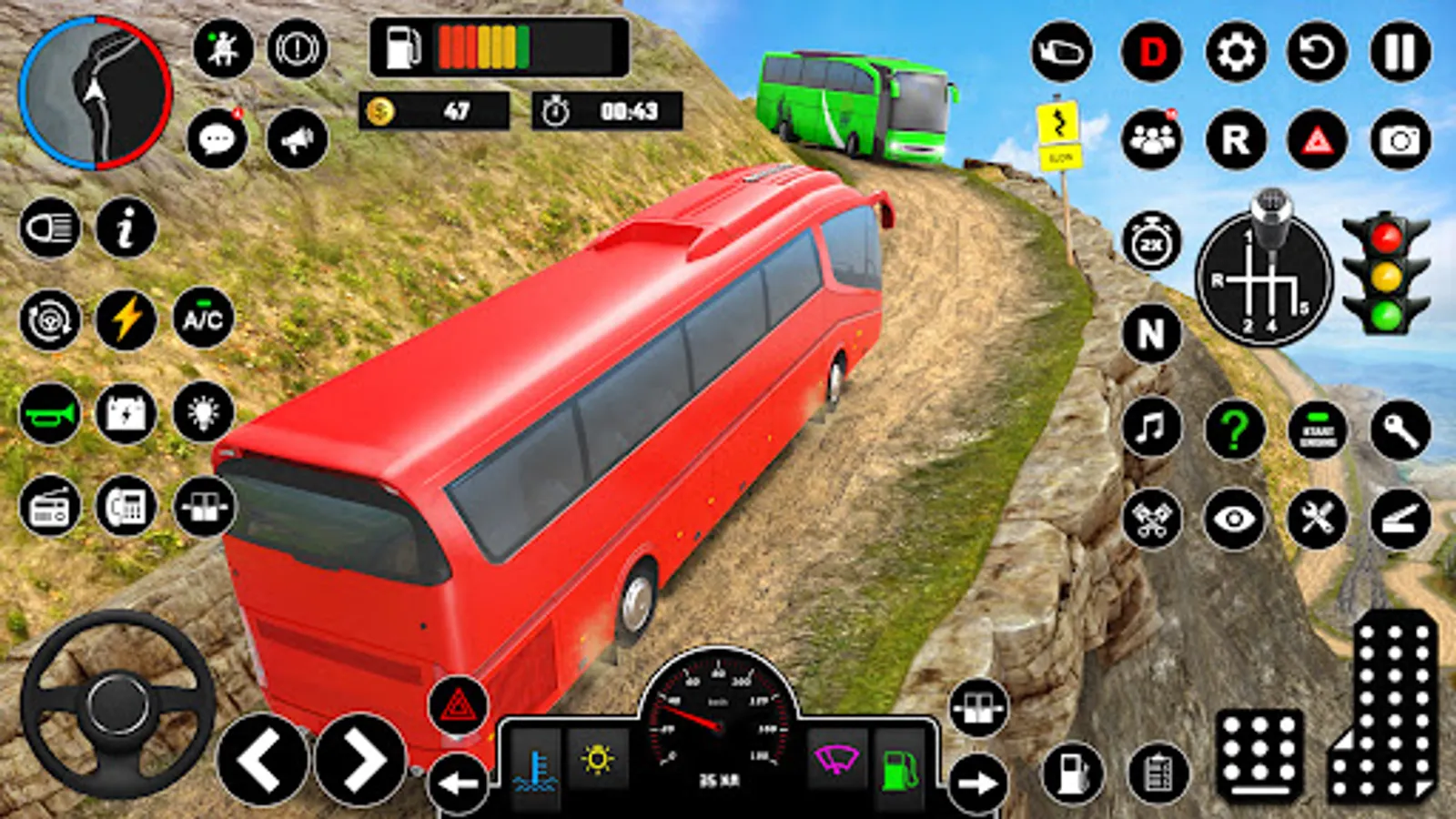Change camera view with eye icon
Screen dimensions: 1456x819
[x=1235, y=520]
